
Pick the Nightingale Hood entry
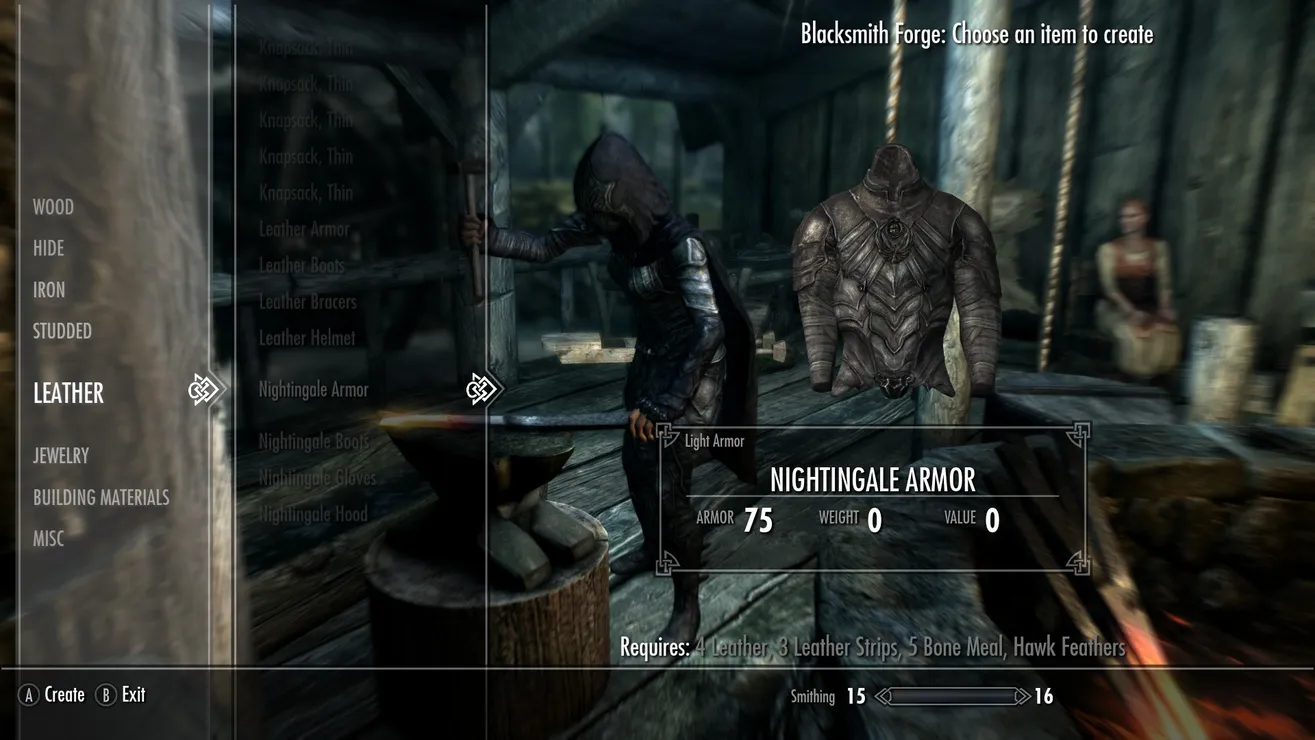pos(312,514)
